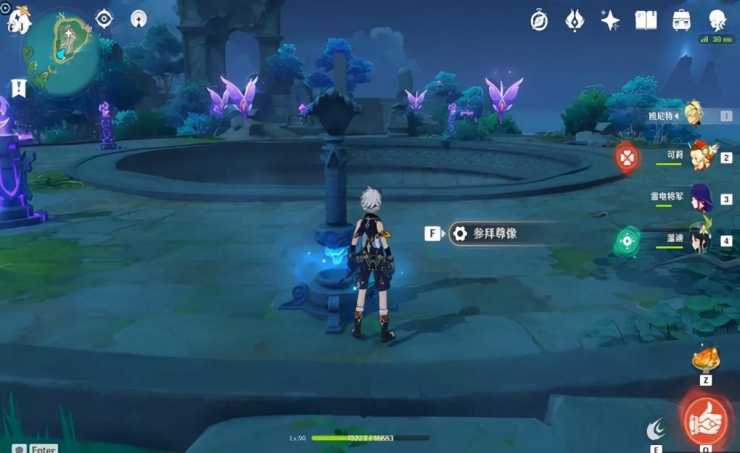Click the red clover burst icon

(626, 156)
